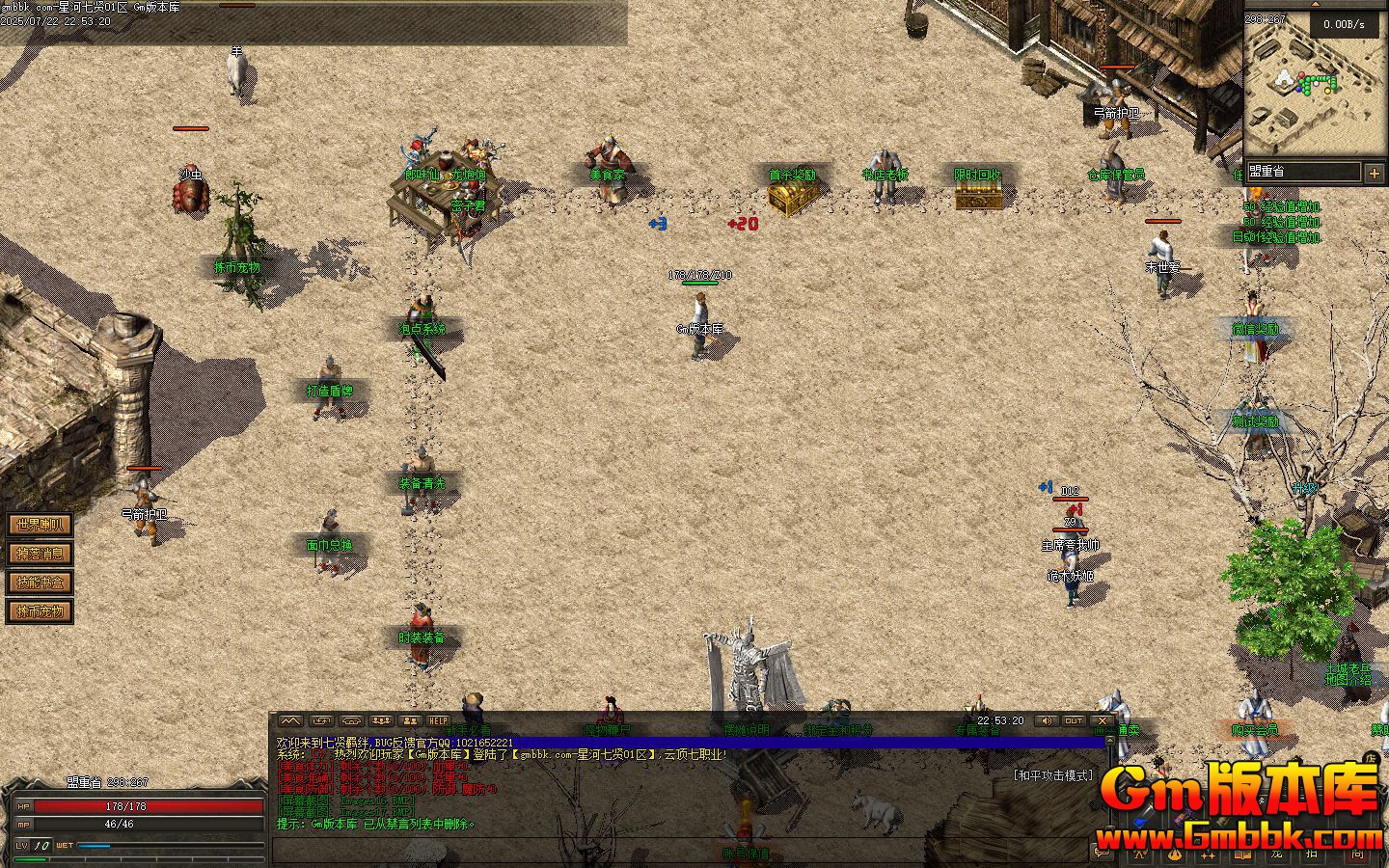Click the 拣币宠物 coin pet button
Image resolution: width=1389 pixels, height=868 pixels.
(x=40, y=611)
